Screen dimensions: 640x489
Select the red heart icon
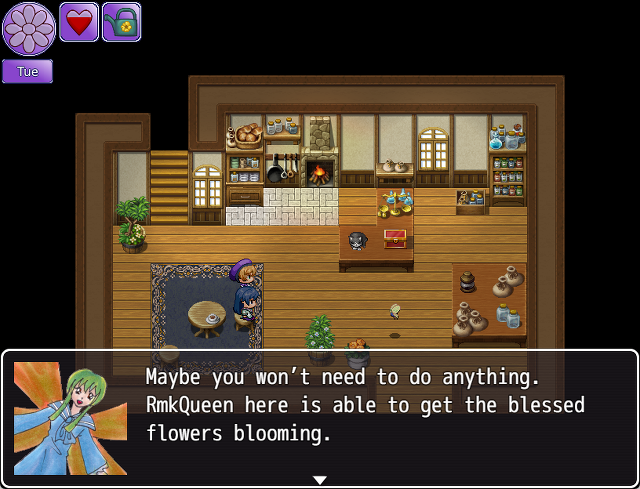pos(79,22)
